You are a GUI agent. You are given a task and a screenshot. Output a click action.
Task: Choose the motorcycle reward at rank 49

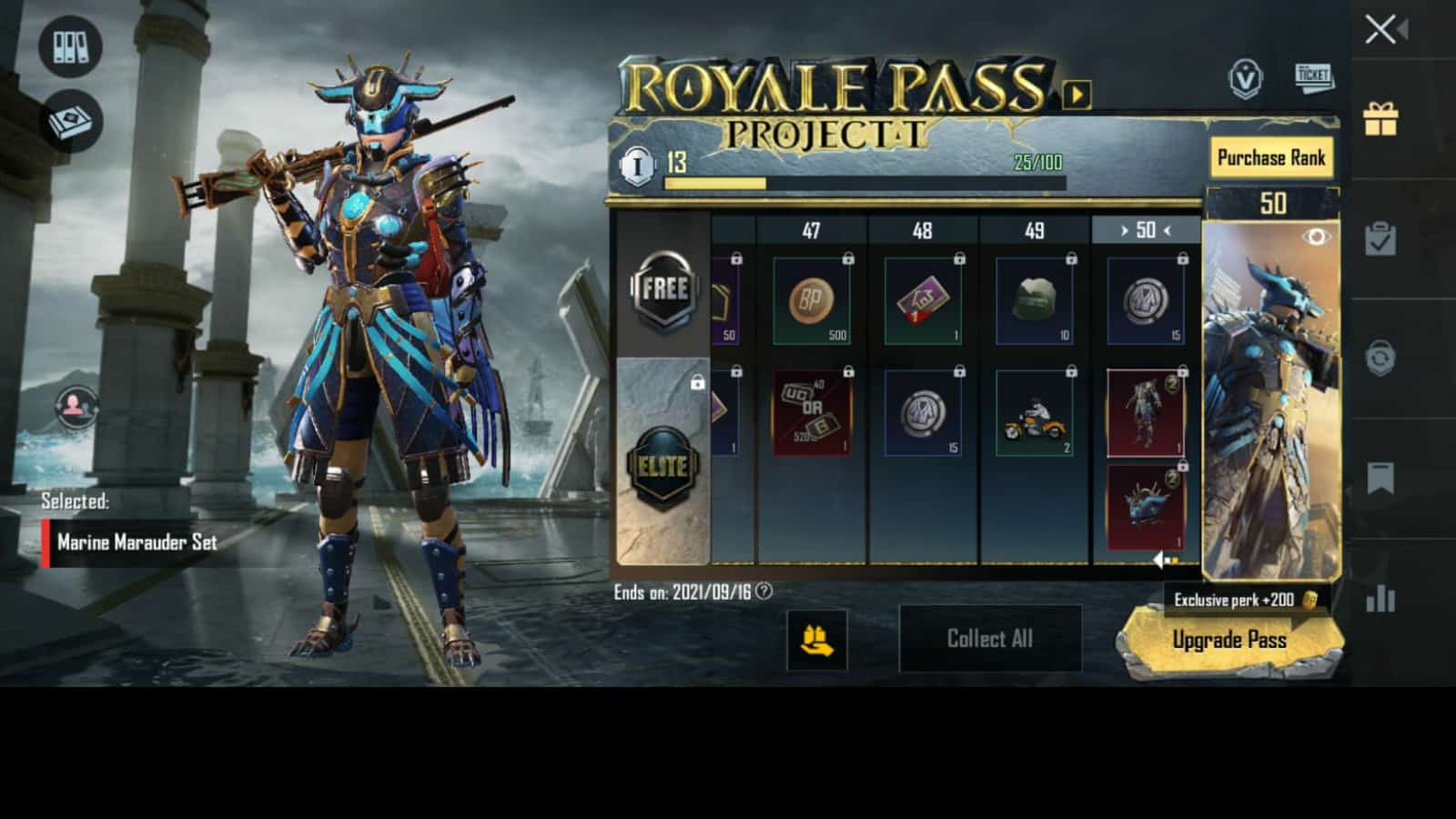pyautogui.click(x=1034, y=414)
